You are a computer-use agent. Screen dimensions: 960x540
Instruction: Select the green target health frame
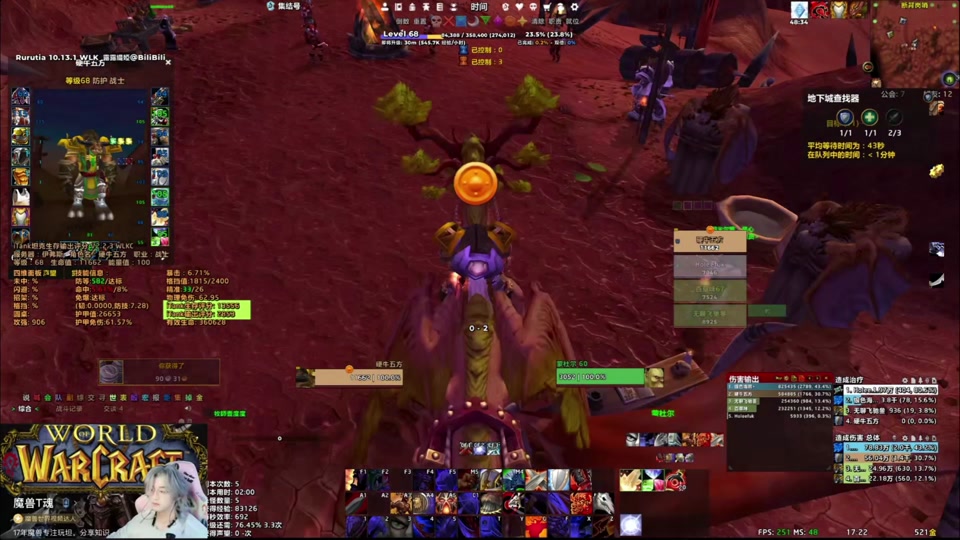(x=600, y=377)
